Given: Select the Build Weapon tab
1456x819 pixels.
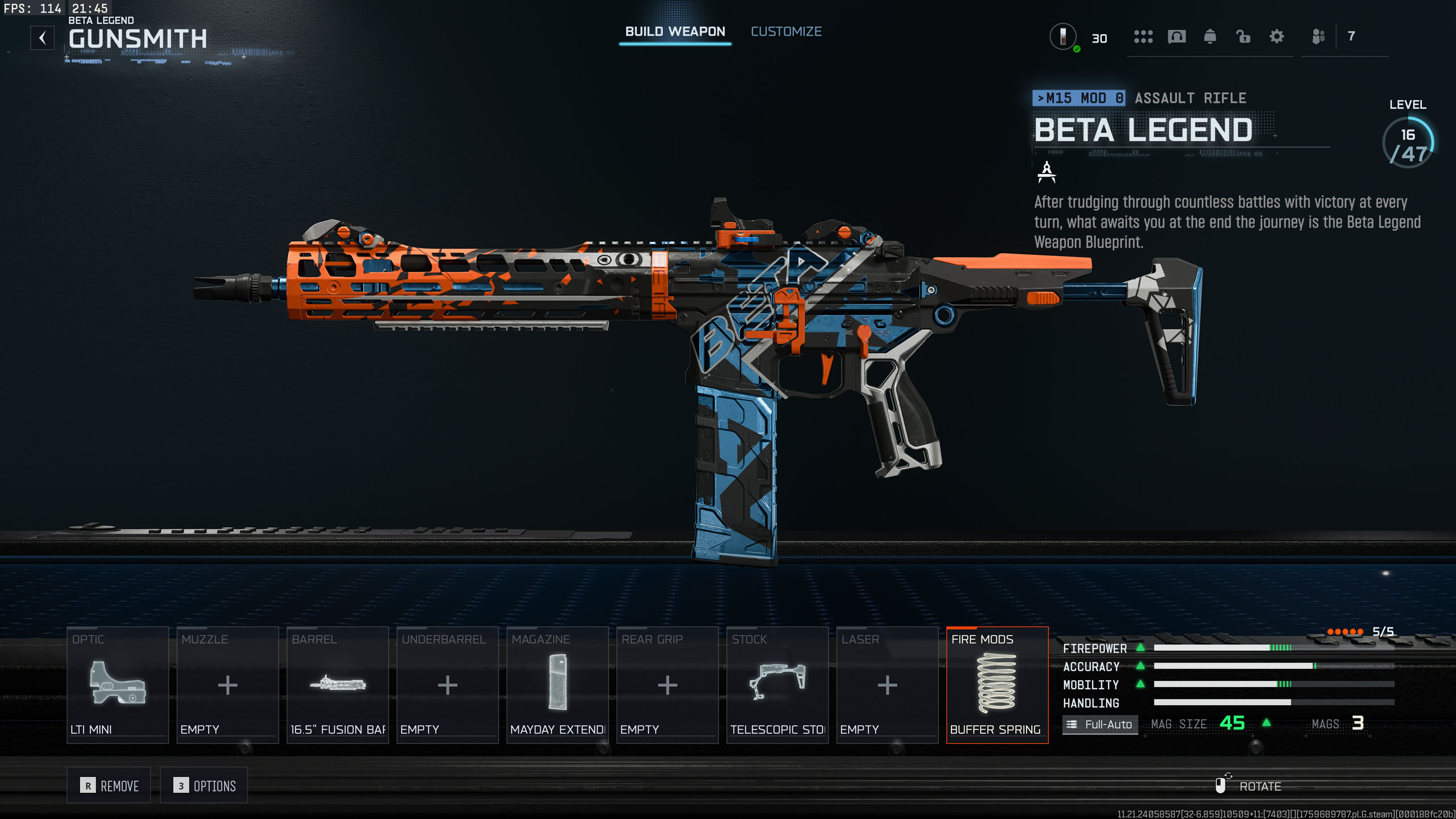Looking at the screenshot, I should [675, 32].
